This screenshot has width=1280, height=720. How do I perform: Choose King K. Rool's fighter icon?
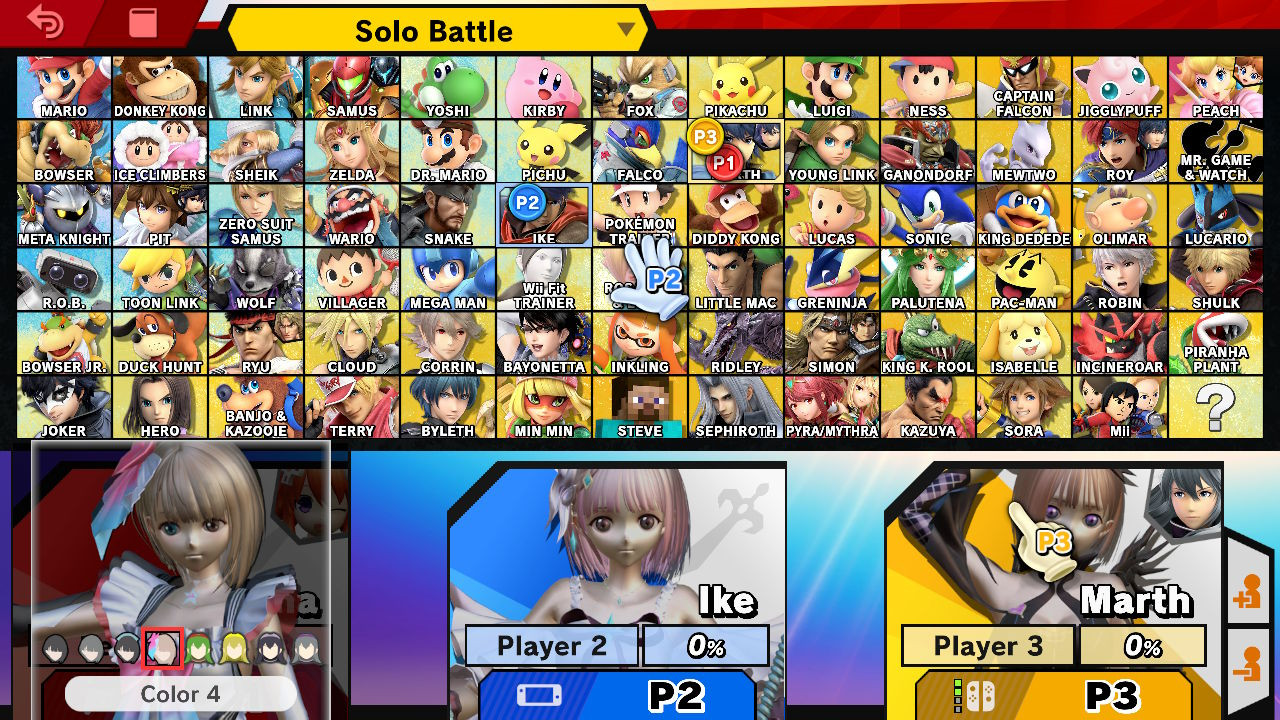[928, 341]
